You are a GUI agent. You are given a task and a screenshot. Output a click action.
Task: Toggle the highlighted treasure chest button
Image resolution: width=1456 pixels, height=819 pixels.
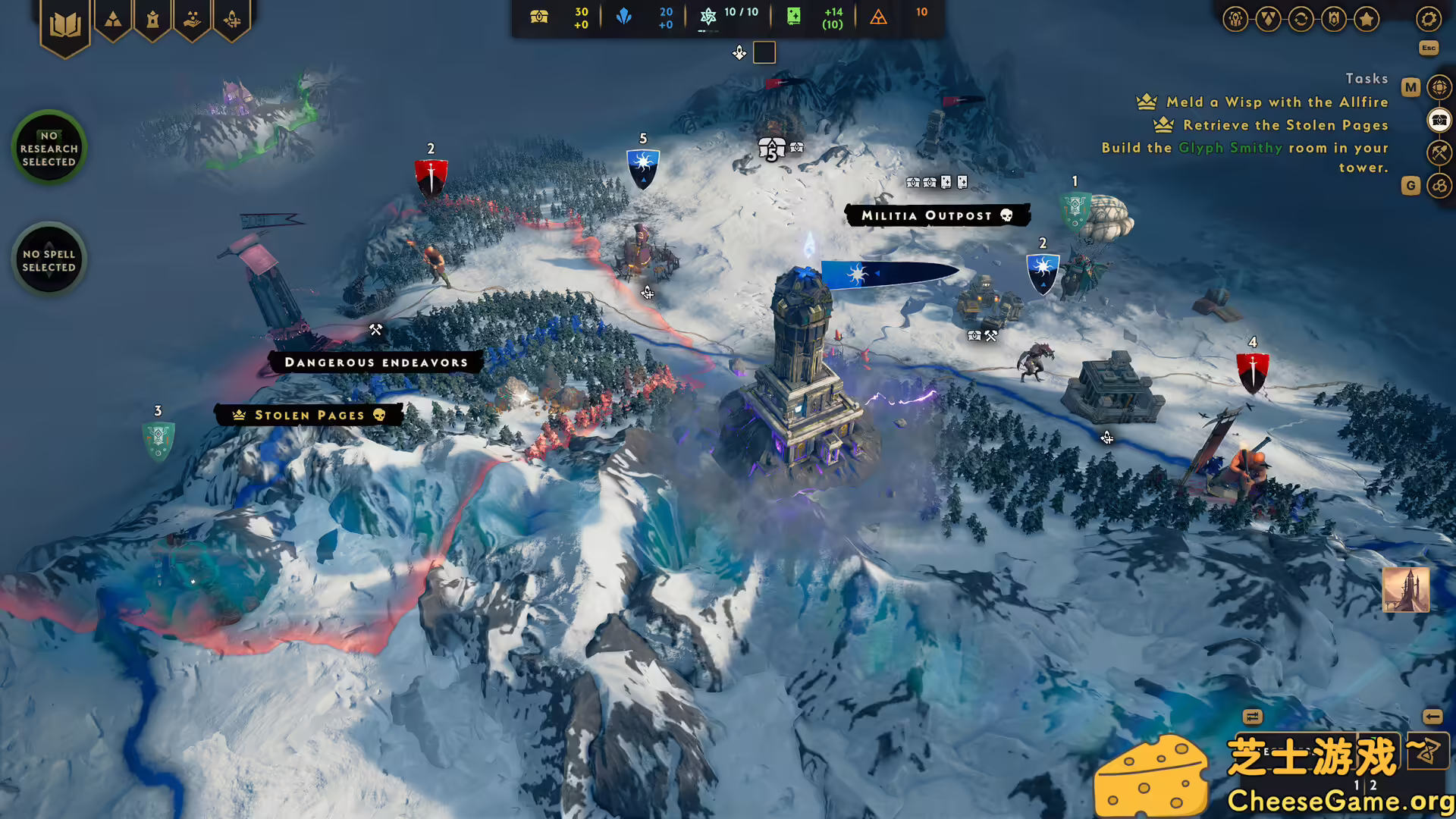(1439, 121)
